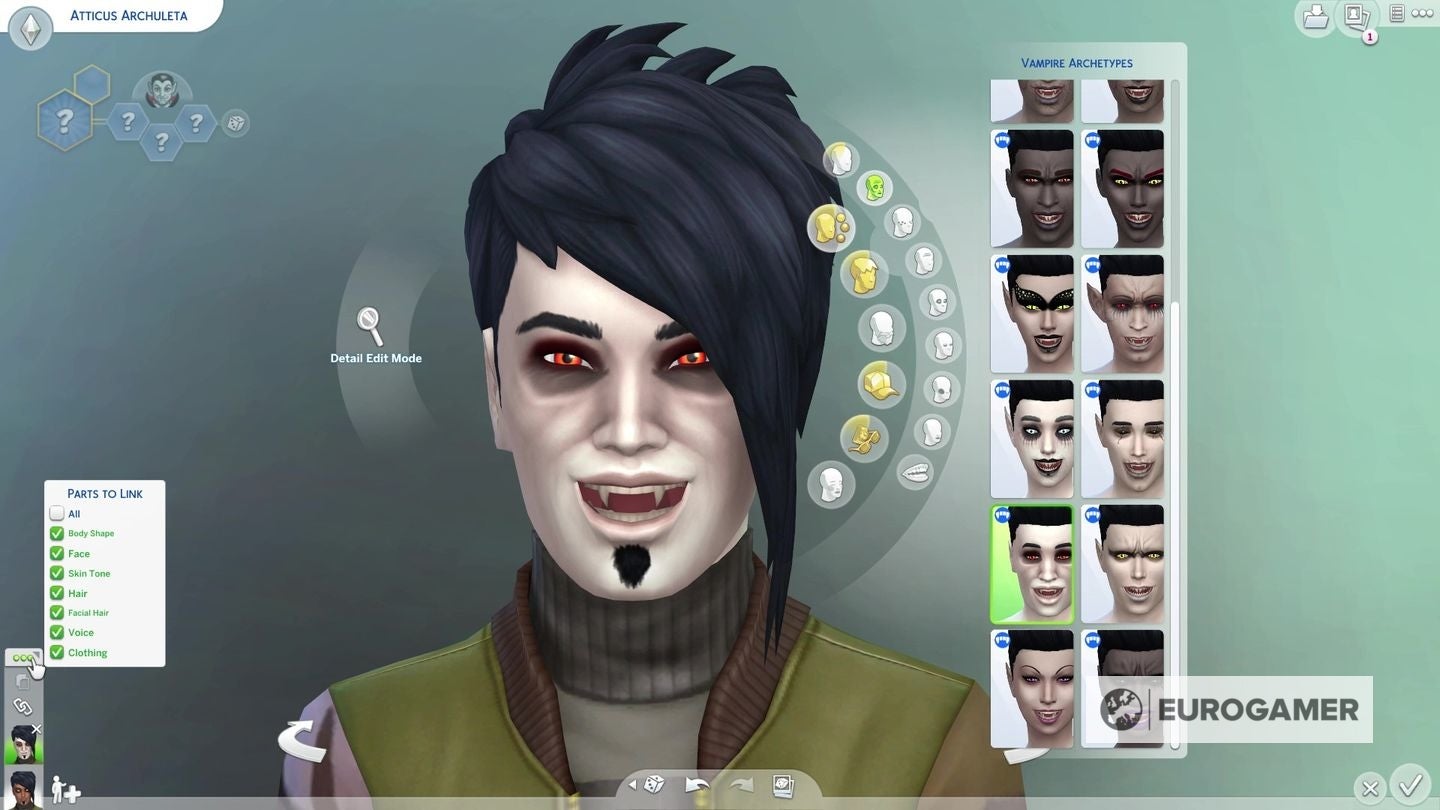1440x810 pixels.
Task: Open the Gallery icon with the notification badge
Action: coord(1356,17)
